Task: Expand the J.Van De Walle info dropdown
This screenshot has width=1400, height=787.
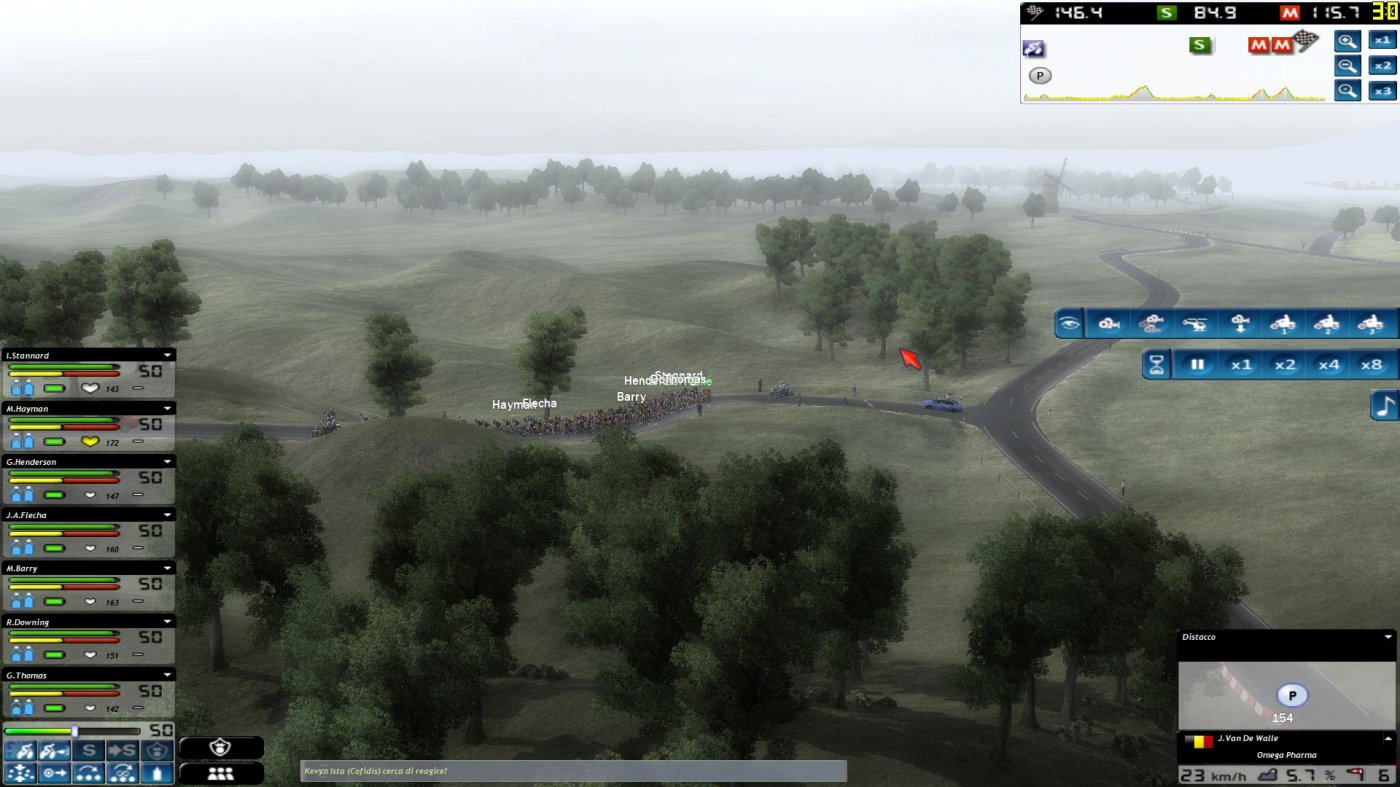Action: click(1390, 738)
